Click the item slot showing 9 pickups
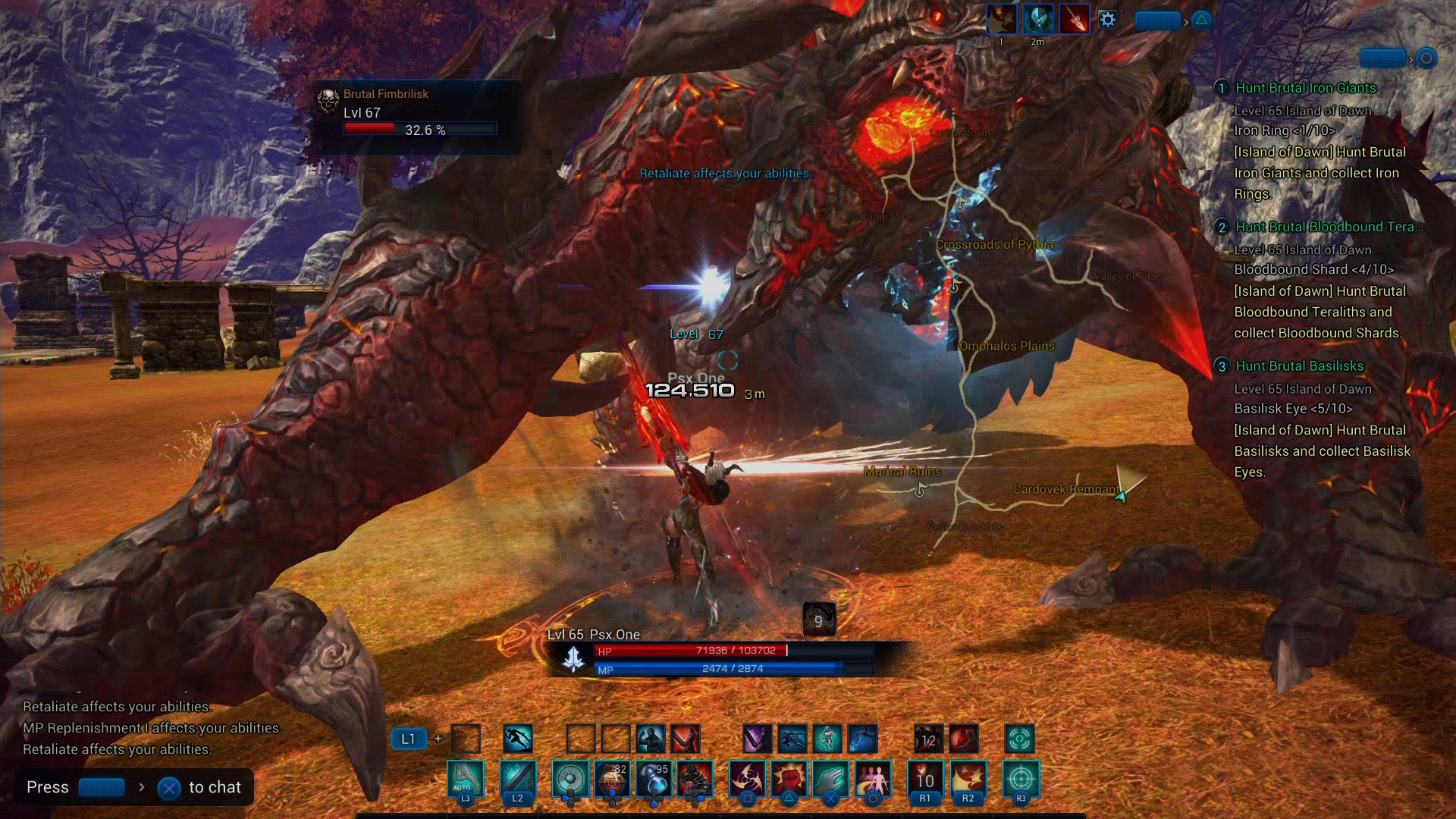The image size is (1456, 819). pyautogui.click(x=819, y=619)
